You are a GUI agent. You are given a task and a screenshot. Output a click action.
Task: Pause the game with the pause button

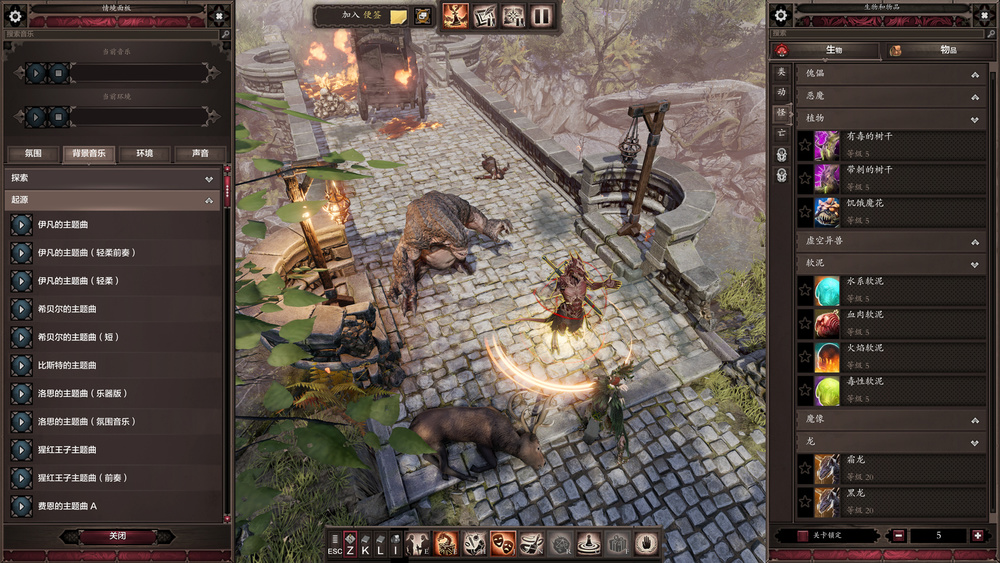pyautogui.click(x=542, y=15)
